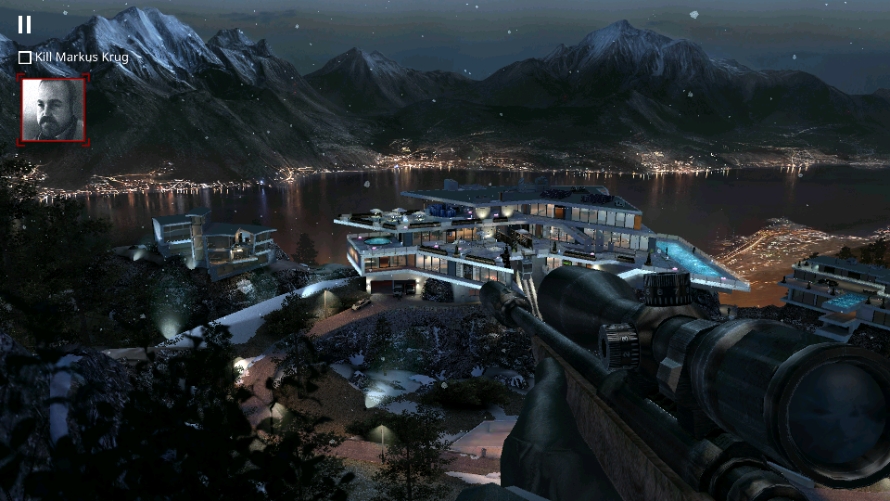The width and height of the screenshot is (890, 501).
Task: Select the Kill Markus Krug objective
Action: pyautogui.click(x=74, y=57)
